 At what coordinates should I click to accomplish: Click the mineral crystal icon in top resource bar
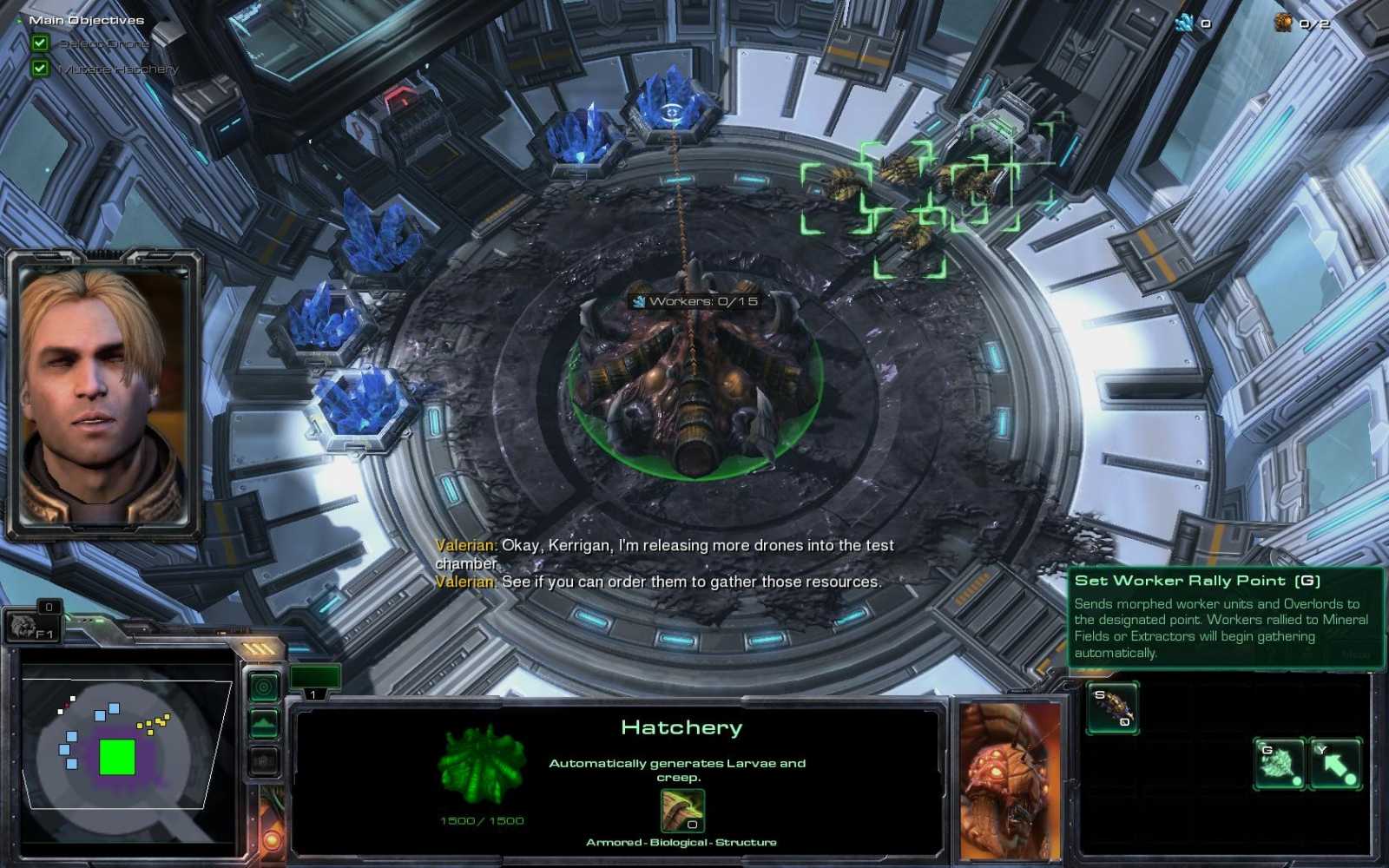click(1182, 24)
